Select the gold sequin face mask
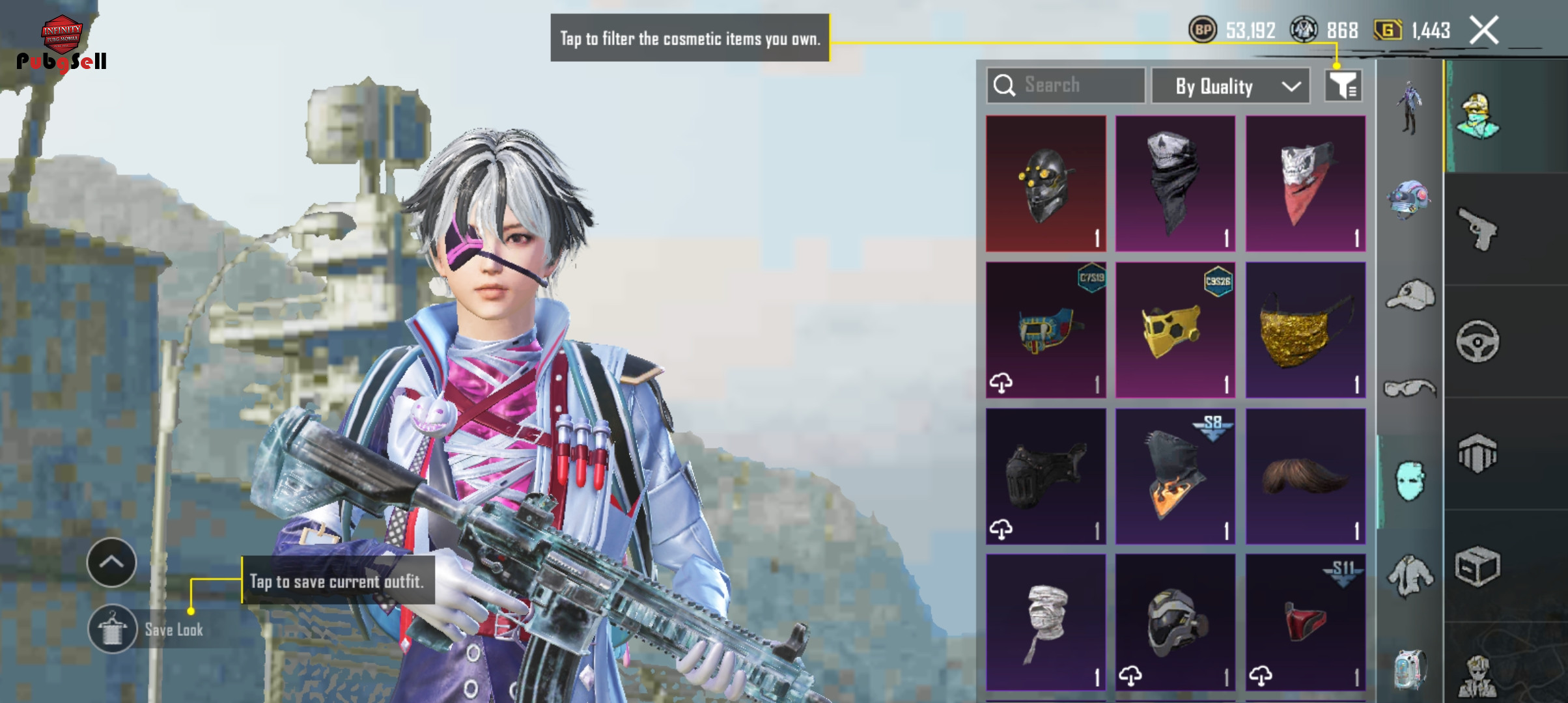This screenshot has height=703, width=1568. coord(1305,329)
